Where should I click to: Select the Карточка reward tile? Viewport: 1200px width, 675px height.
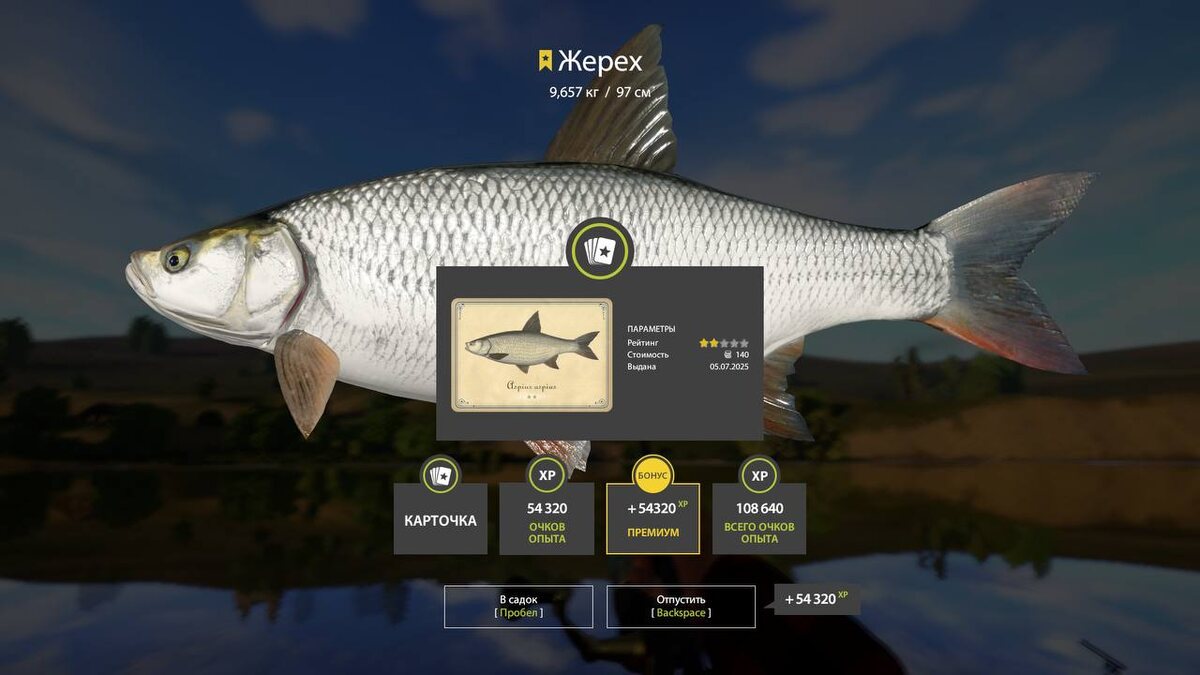(x=440, y=519)
